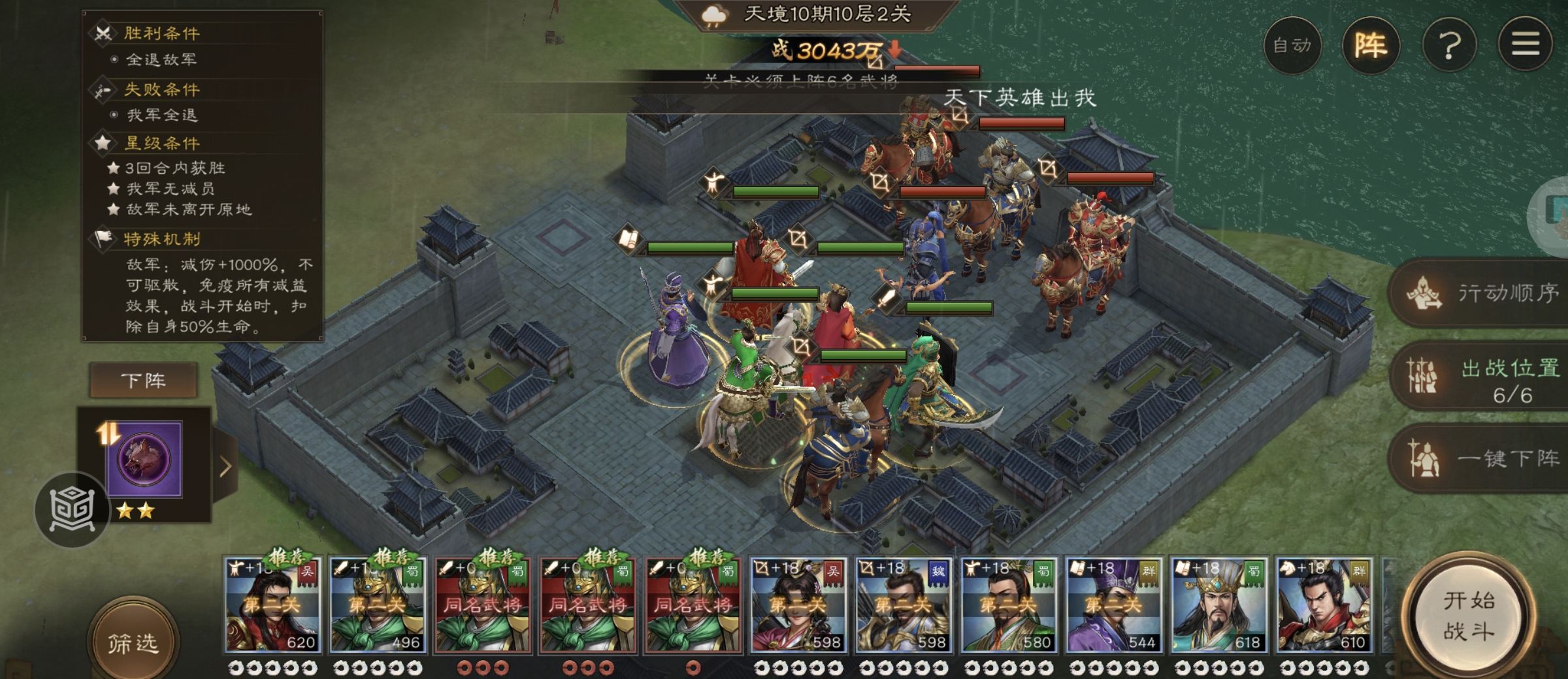
Task: Select the wolf beast slot
Action: pos(144,459)
